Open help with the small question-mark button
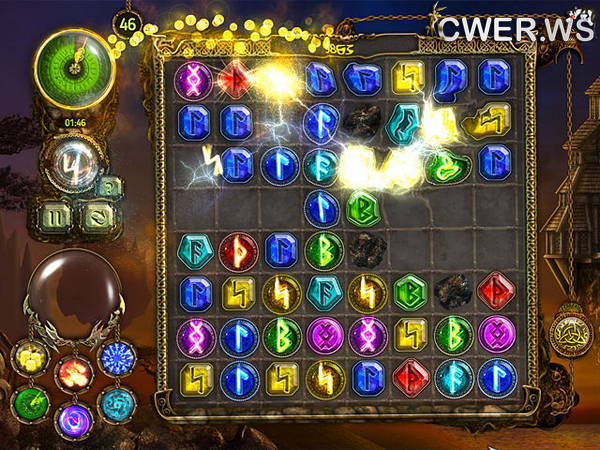Viewport: 600px width, 450px height. [x=109, y=185]
